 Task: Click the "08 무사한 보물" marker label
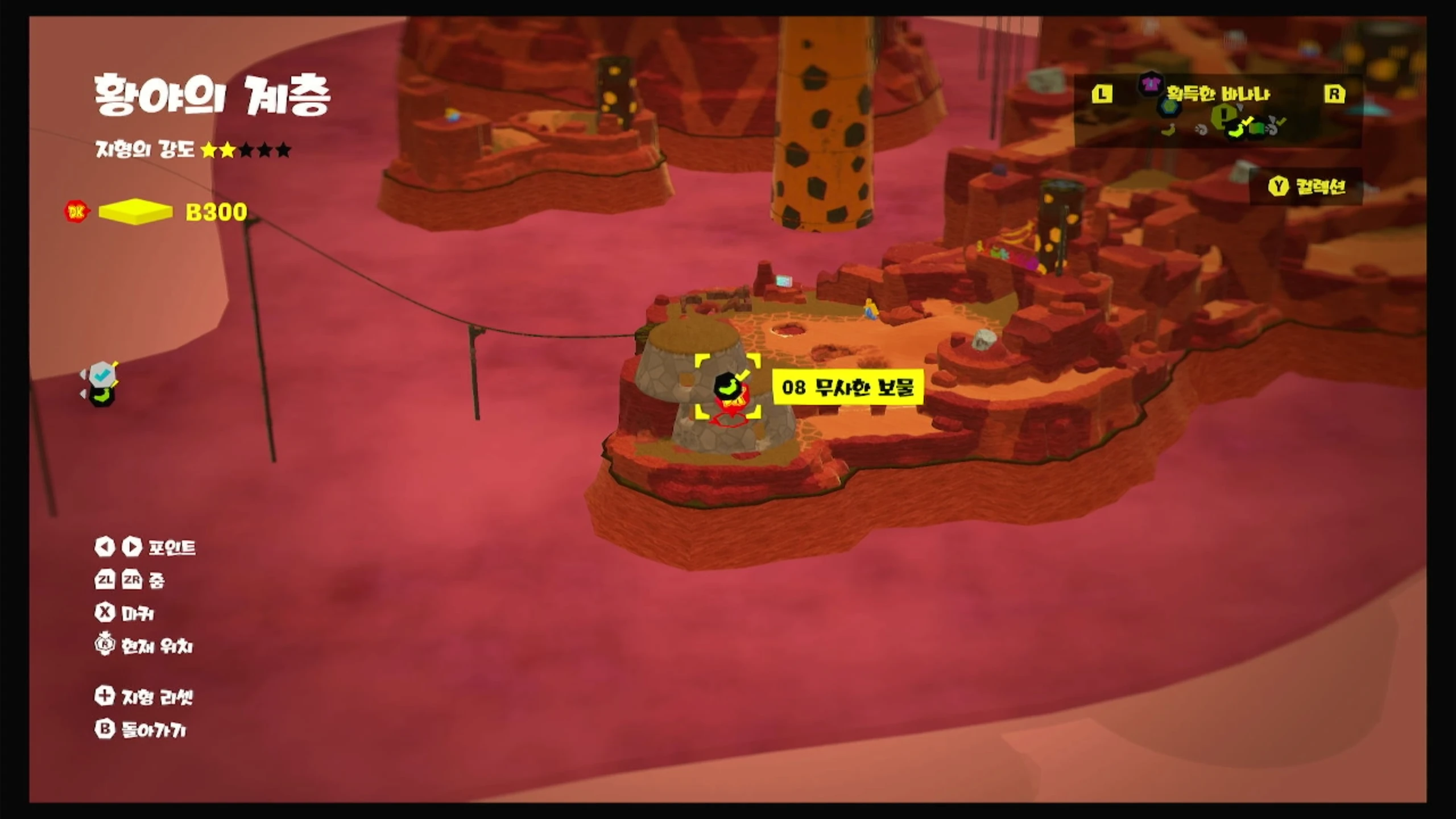(847, 387)
